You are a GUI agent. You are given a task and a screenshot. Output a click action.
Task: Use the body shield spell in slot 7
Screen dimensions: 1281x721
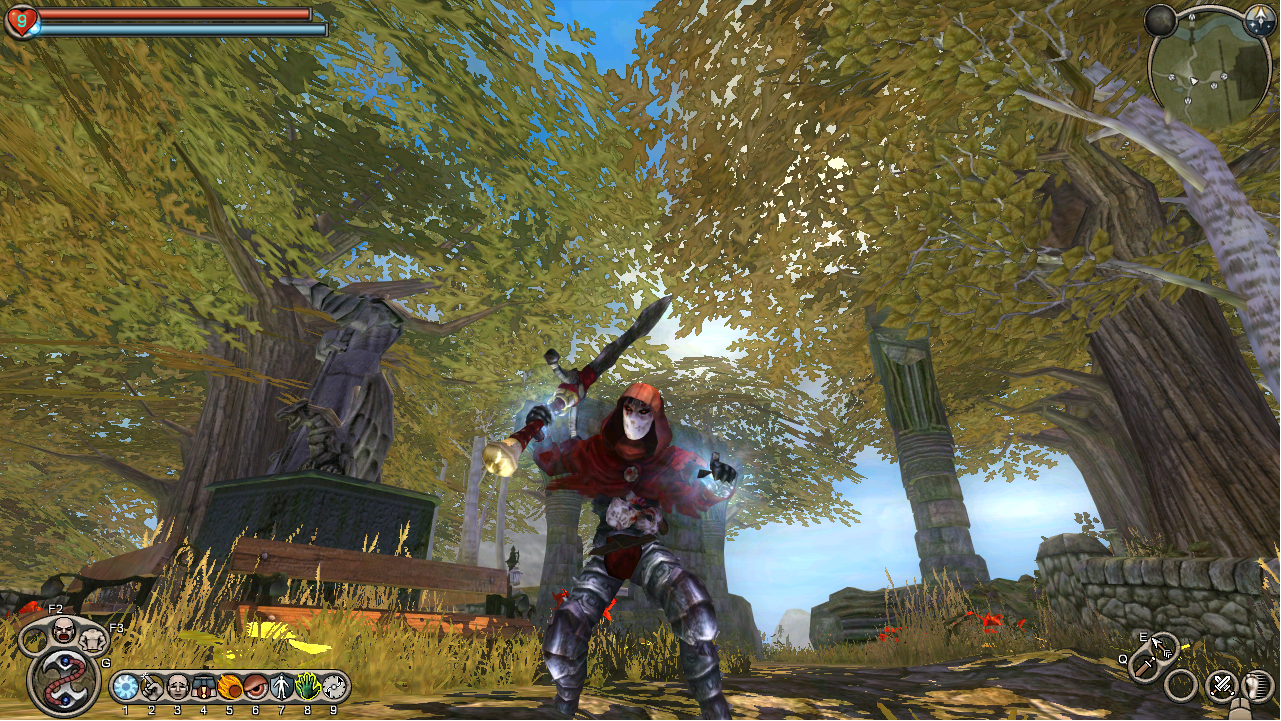pos(282,687)
